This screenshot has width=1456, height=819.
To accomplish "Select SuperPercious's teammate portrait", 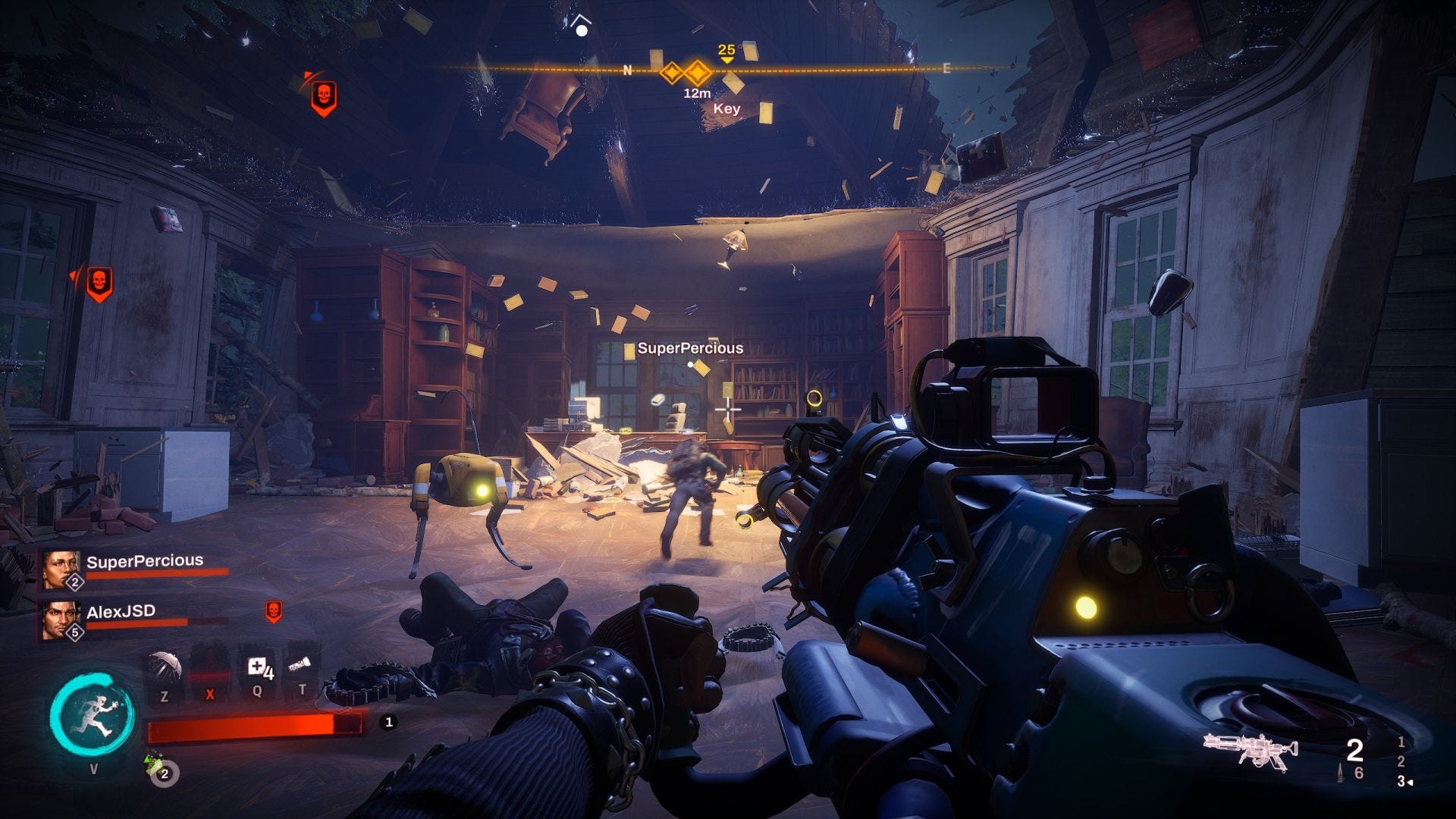I will click(x=61, y=569).
